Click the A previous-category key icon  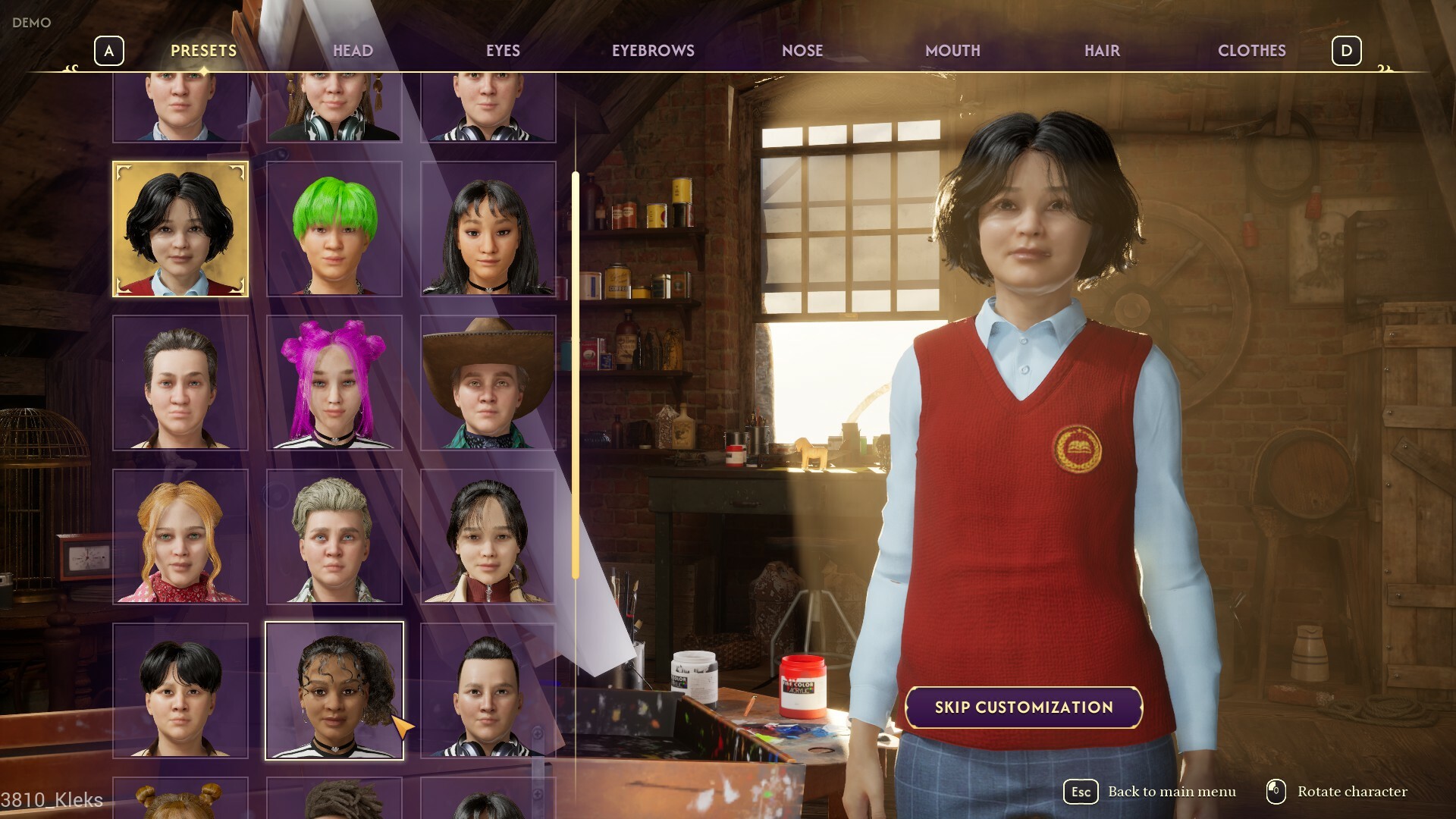109,51
